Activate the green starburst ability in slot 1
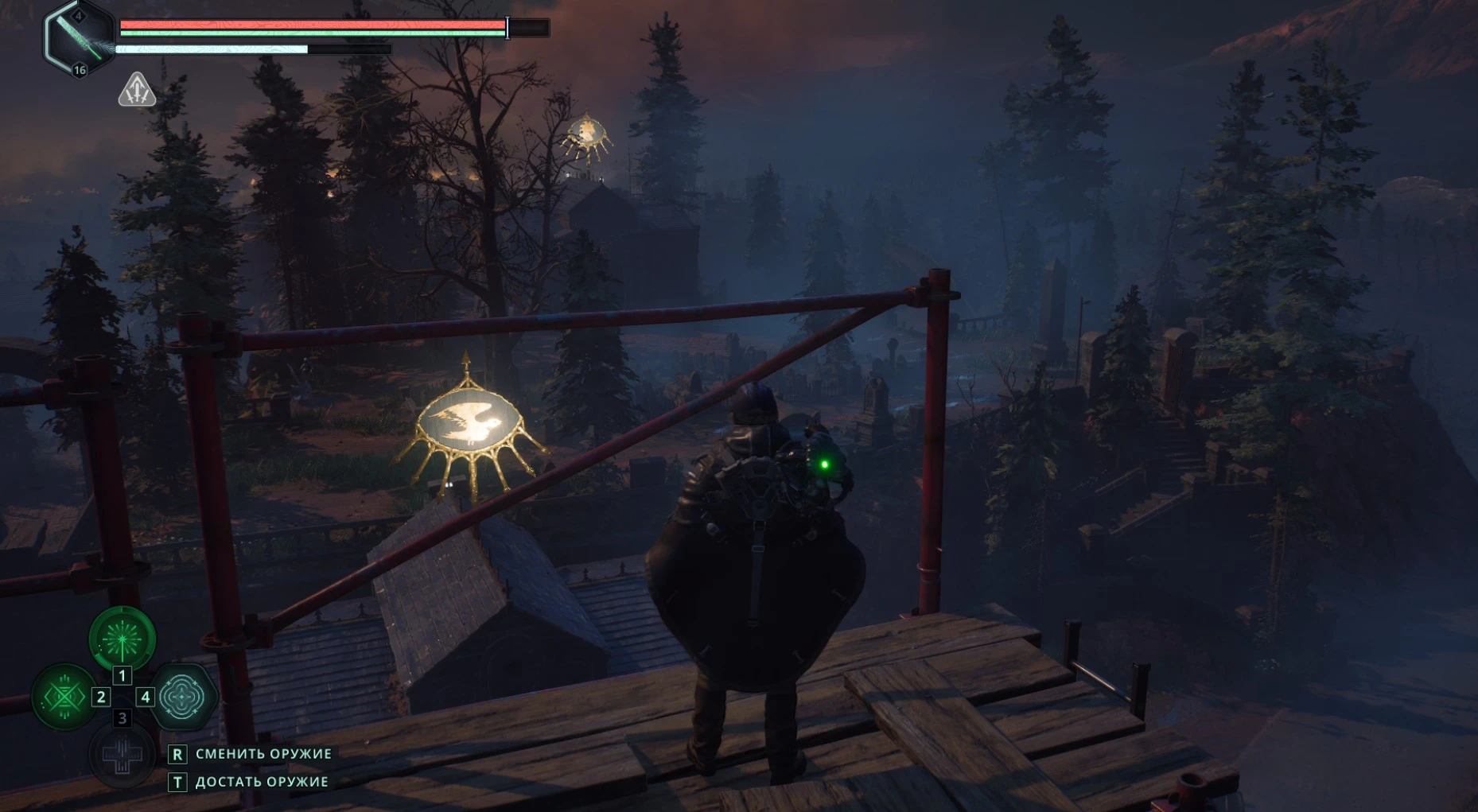1478x812 pixels. point(122,638)
